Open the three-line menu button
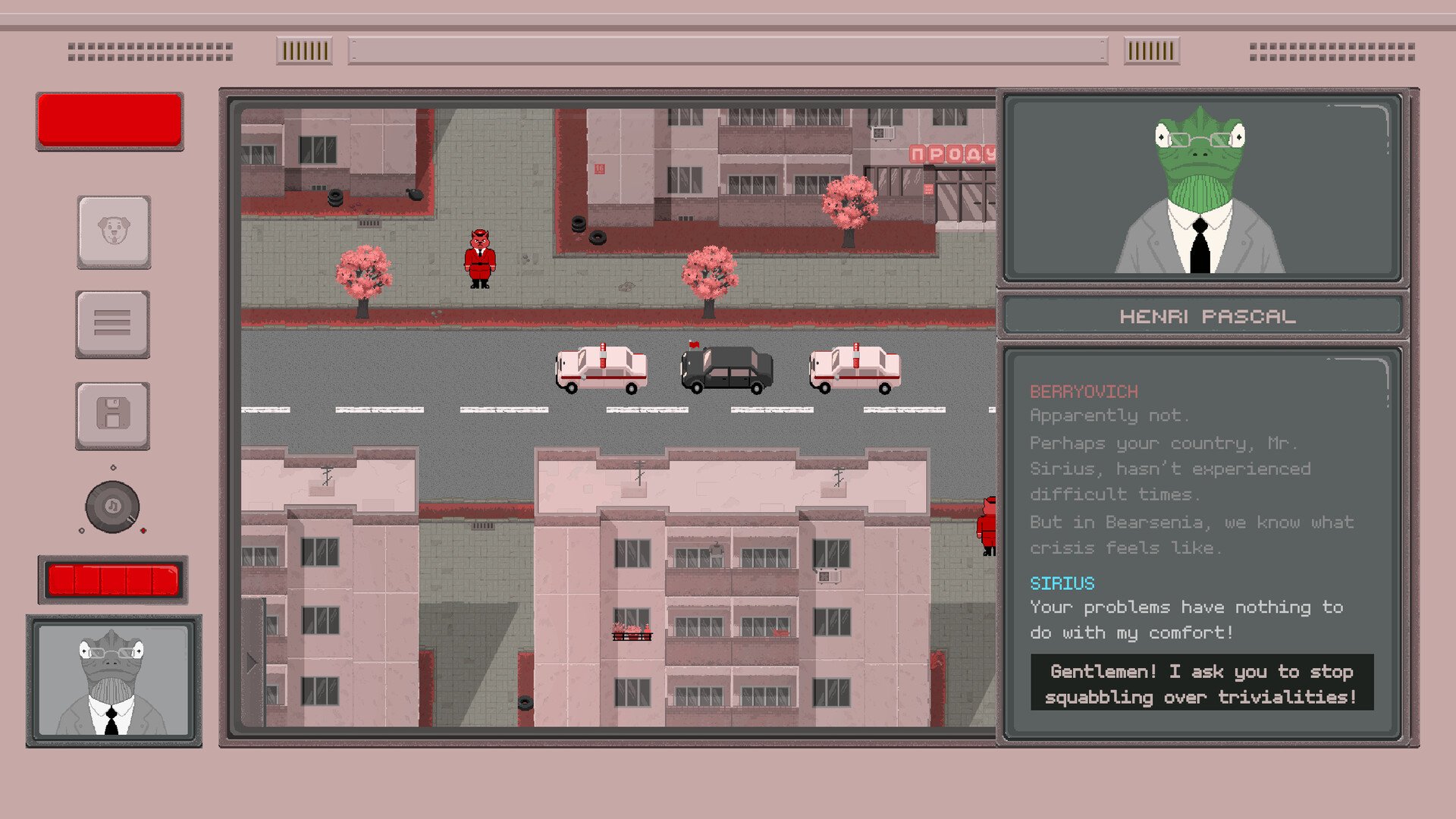 112,324
